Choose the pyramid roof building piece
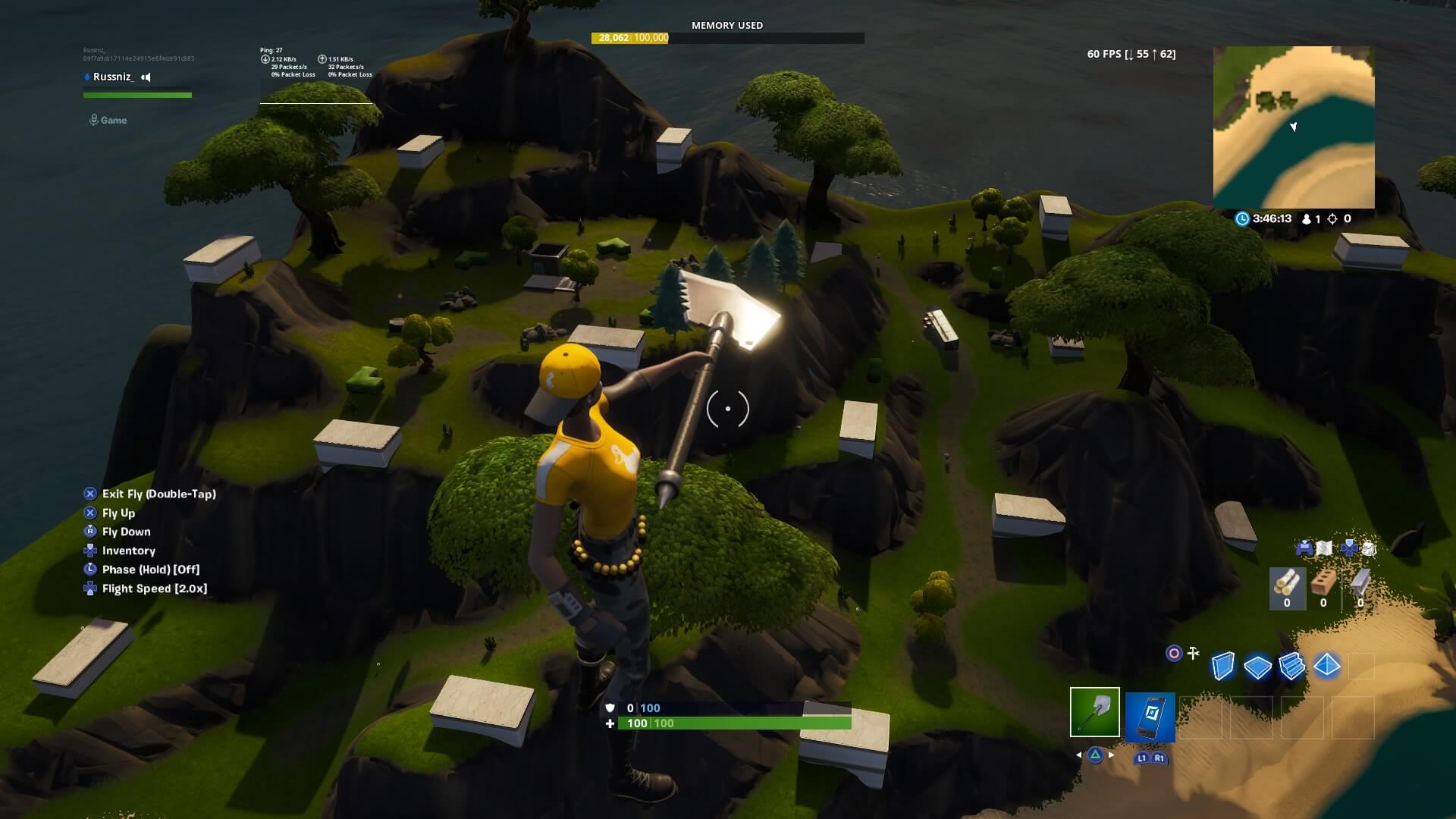The width and height of the screenshot is (1456, 819). pos(1326,666)
